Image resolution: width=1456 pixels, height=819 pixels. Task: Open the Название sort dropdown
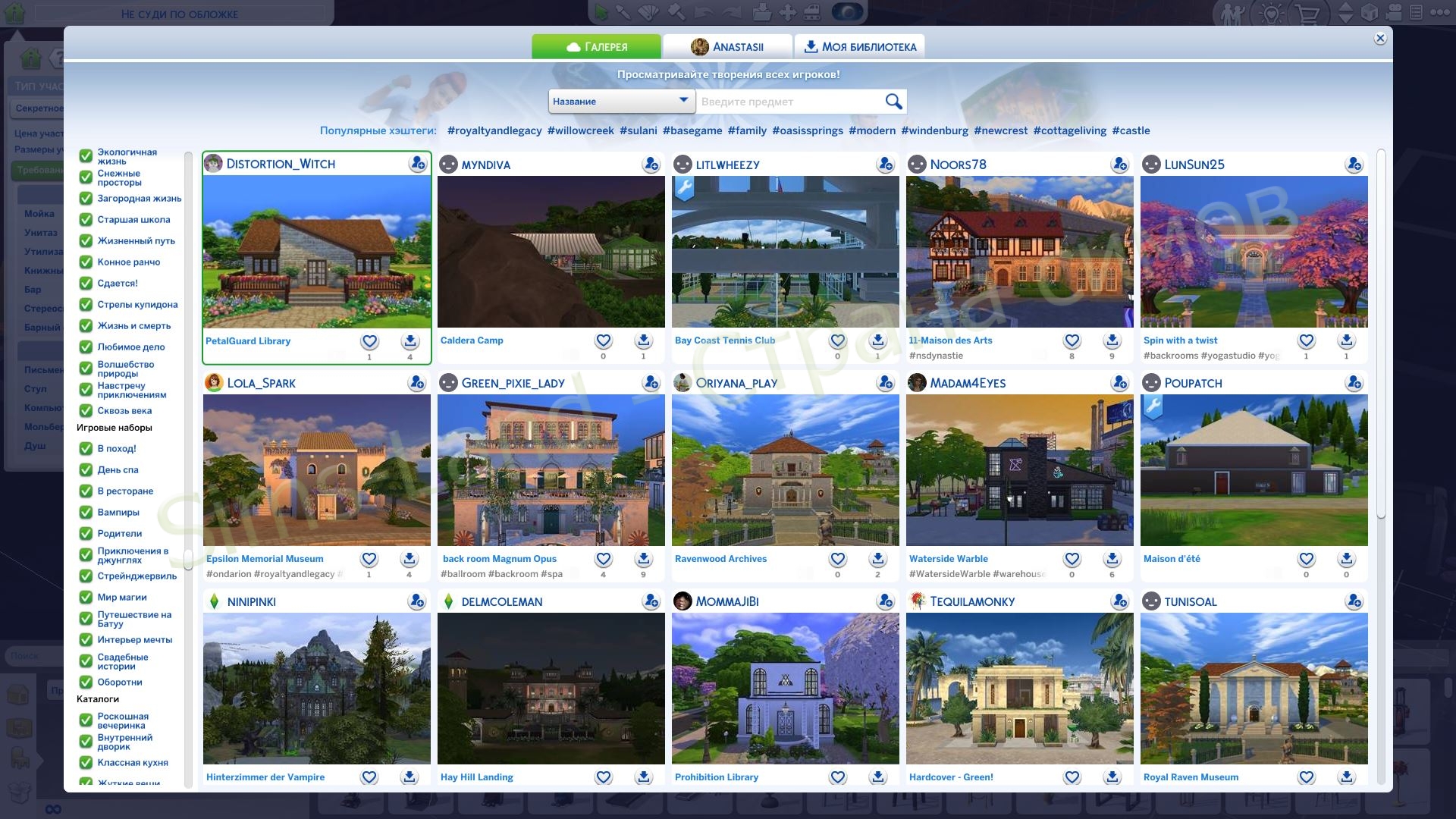622,101
